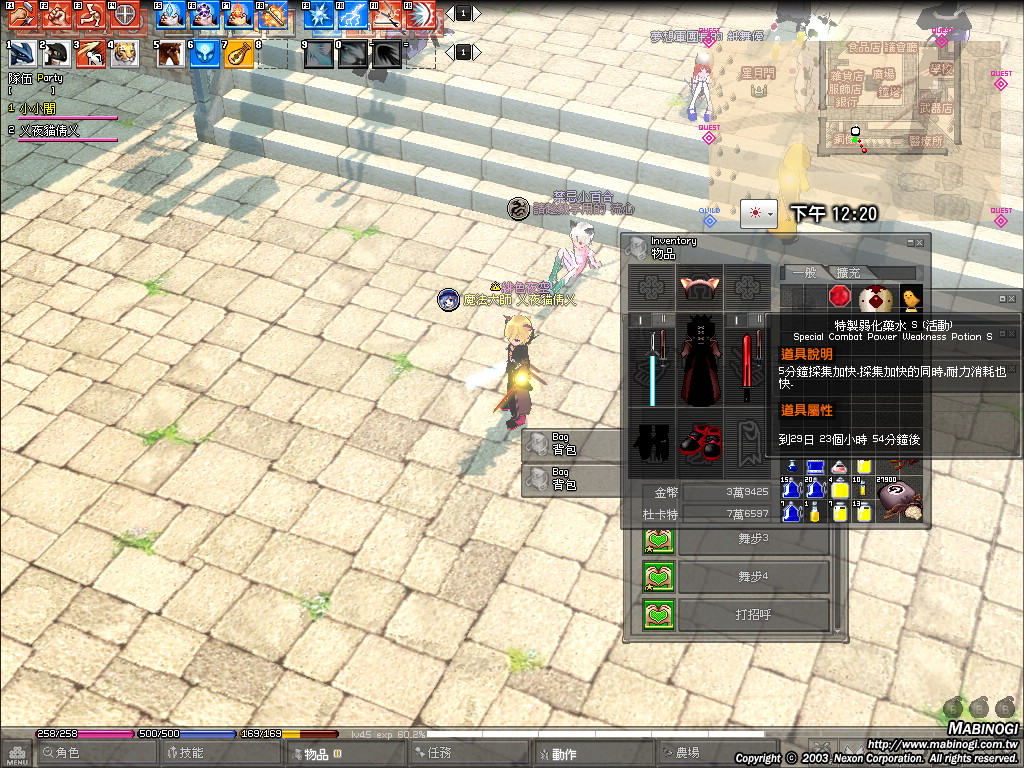1024x768 pixels.
Task: Summon the tiger pet from hotbar
Action: [125, 53]
